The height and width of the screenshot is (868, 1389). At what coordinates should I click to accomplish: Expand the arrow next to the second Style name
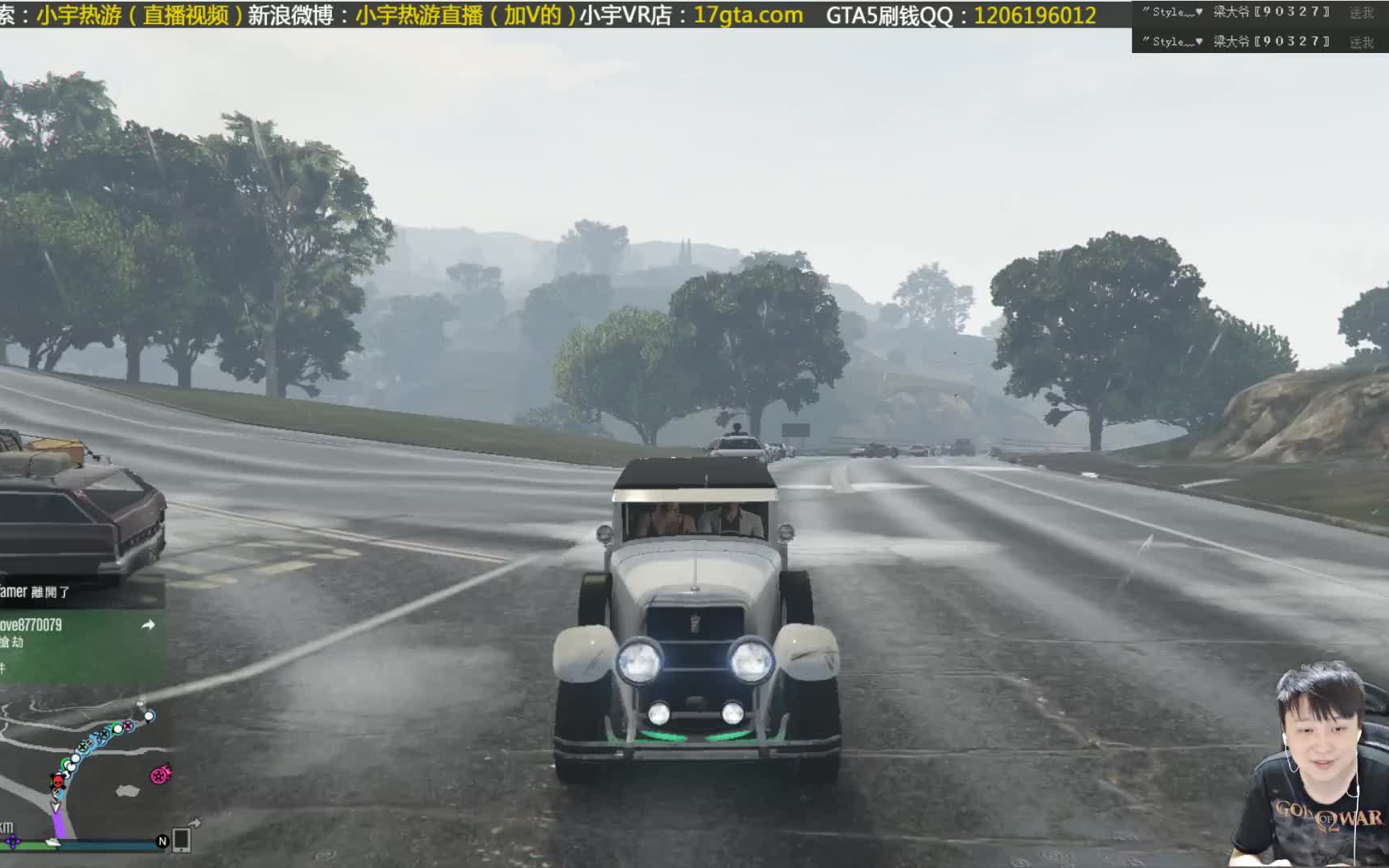(x=1201, y=40)
